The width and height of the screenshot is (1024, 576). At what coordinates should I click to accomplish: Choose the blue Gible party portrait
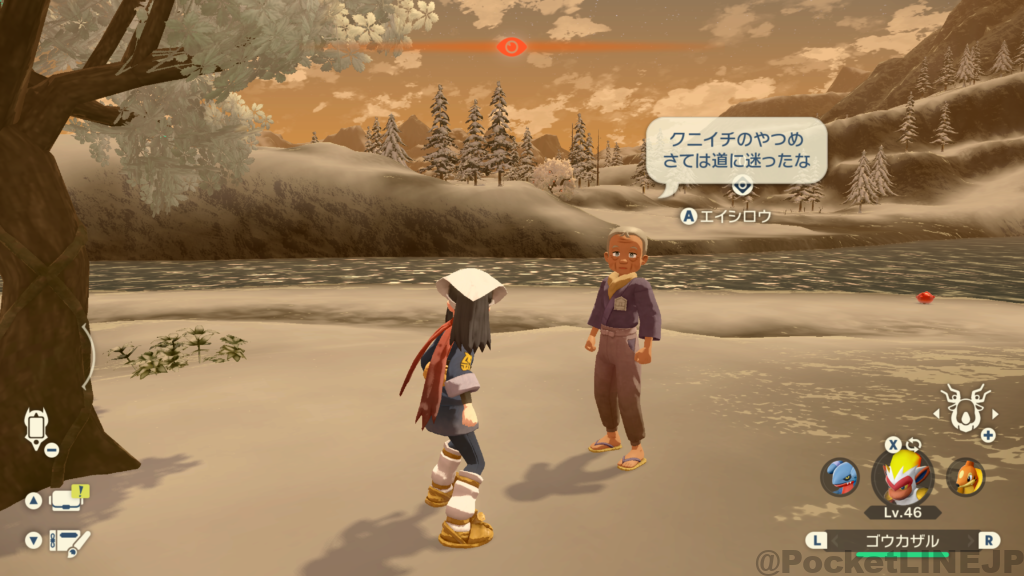pos(840,477)
